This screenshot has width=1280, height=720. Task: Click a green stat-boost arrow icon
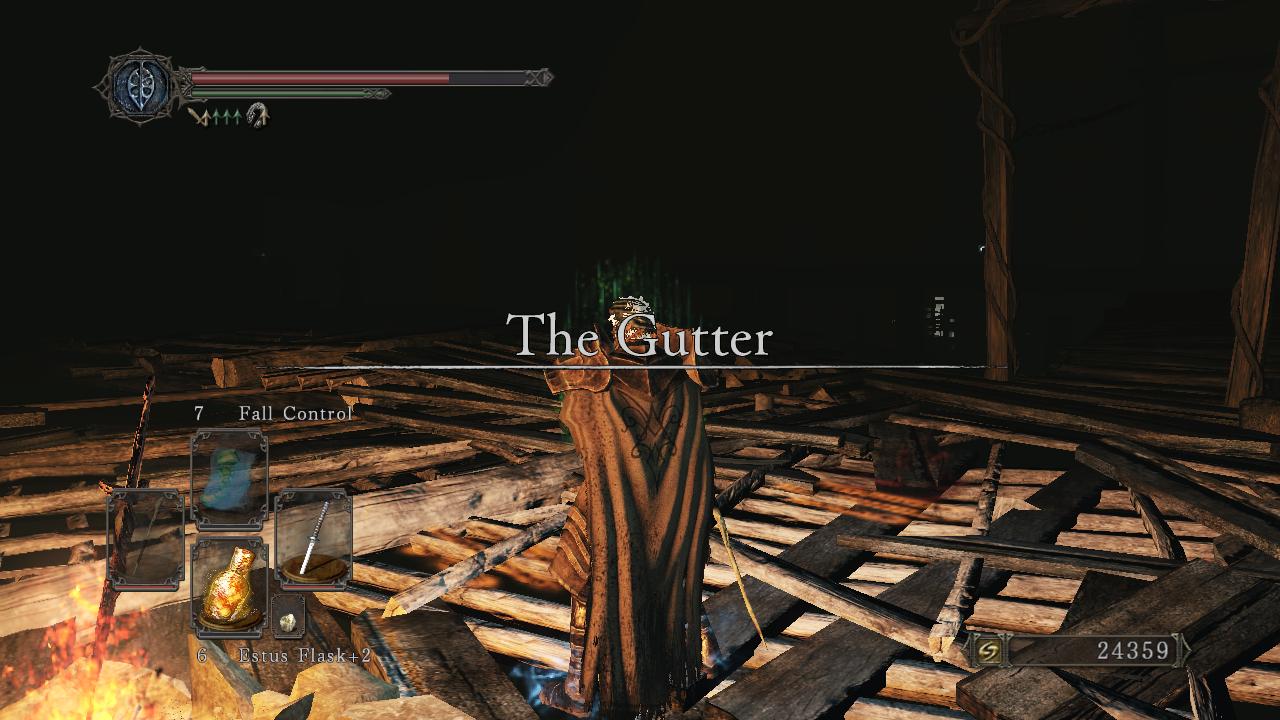pyautogui.click(x=225, y=115)
